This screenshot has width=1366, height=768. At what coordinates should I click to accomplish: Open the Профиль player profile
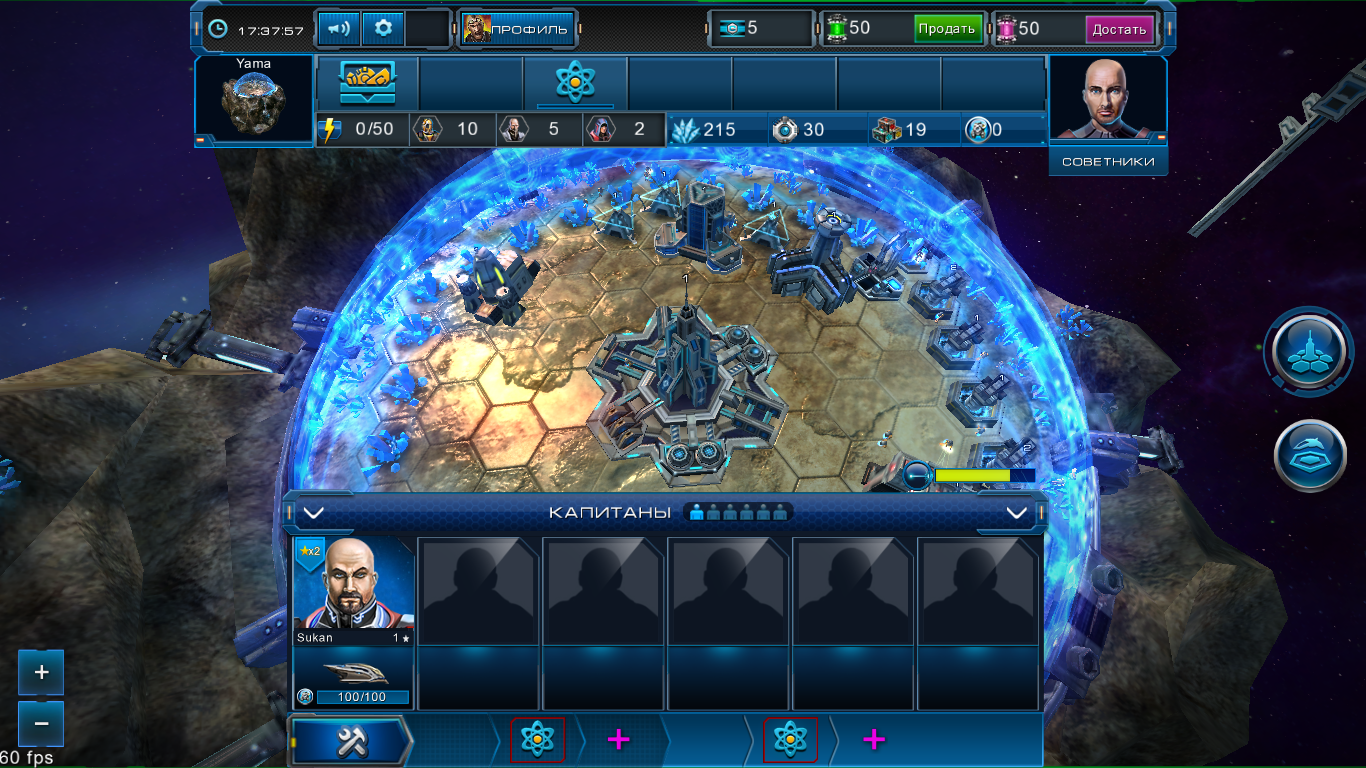pos(517,29)
